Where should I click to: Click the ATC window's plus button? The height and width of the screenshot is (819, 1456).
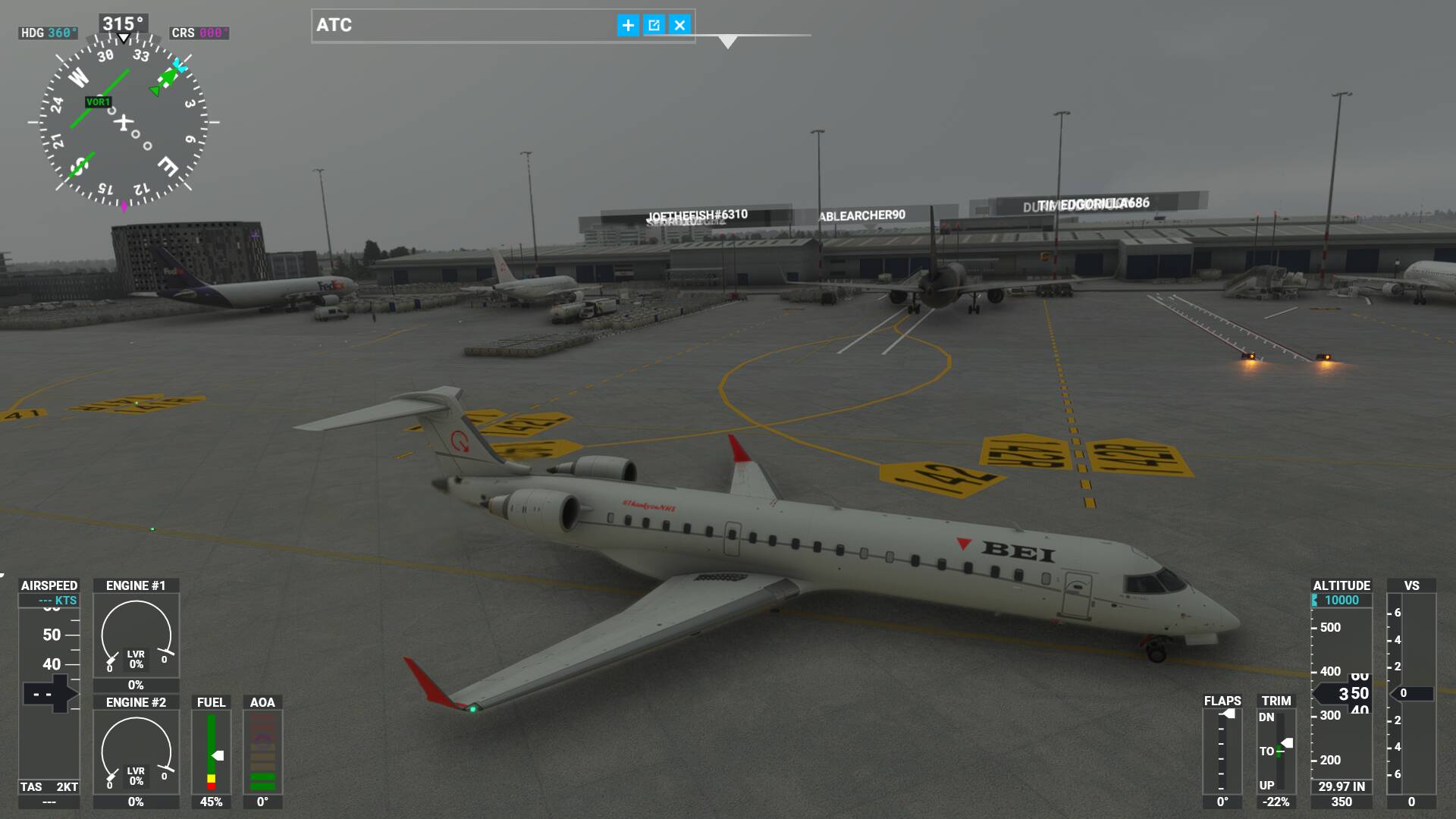pos(628,25)
